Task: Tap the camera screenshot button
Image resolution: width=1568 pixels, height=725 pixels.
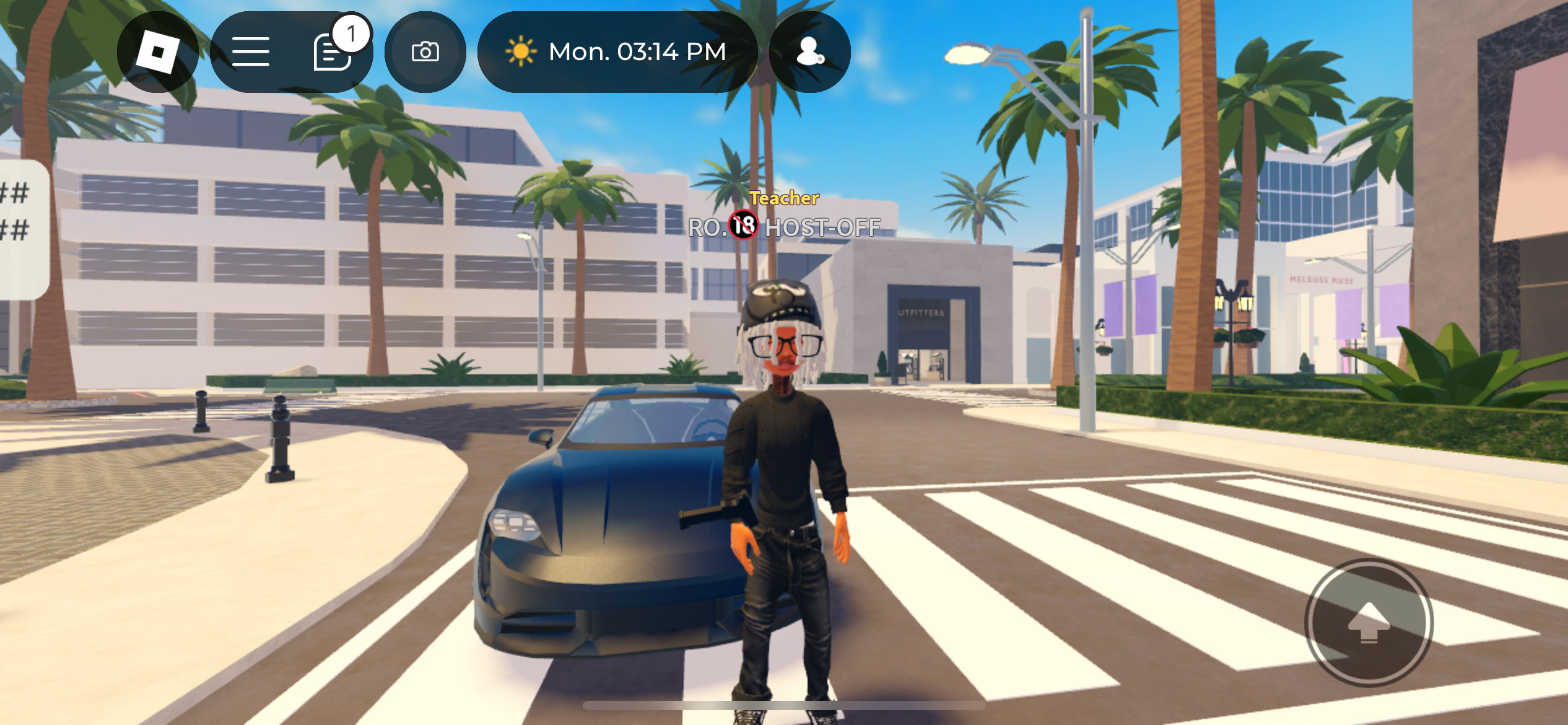Action: [x=425, y=52]
